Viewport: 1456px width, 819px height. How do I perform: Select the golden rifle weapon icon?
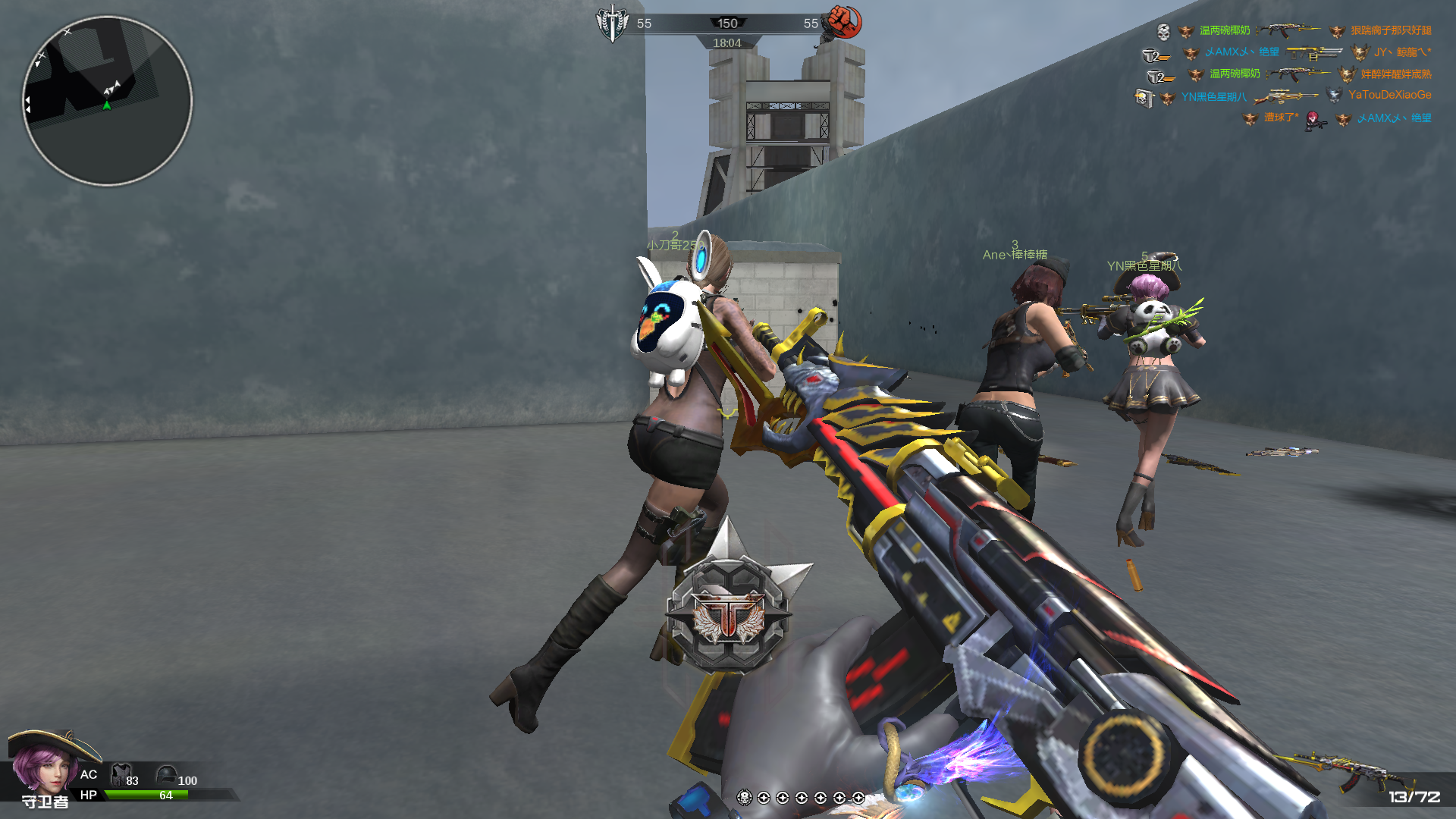click(x=1342, y=769)
